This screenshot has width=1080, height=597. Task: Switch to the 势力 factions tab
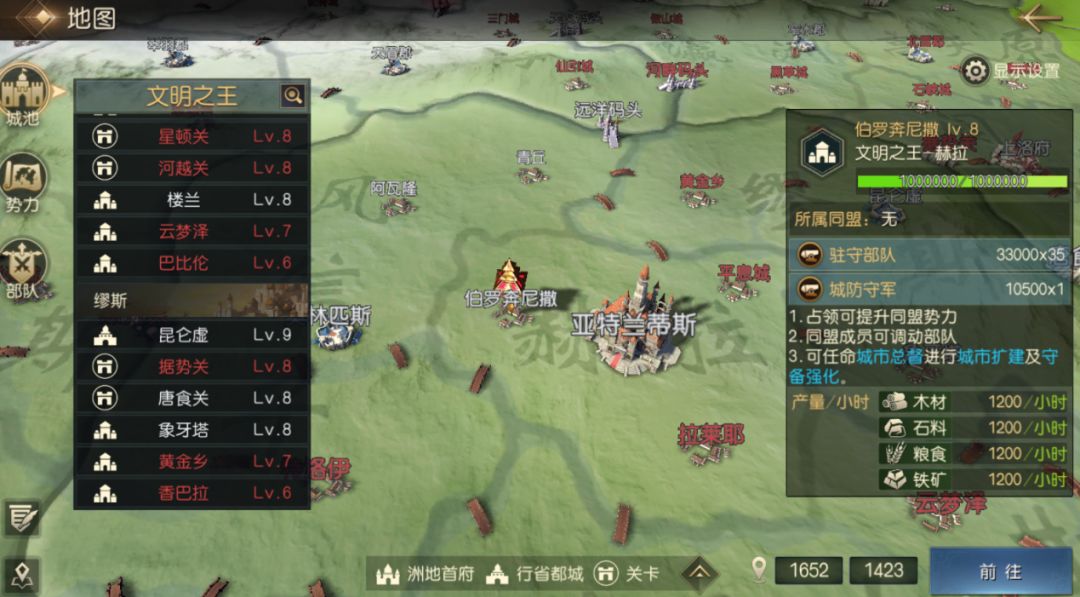(x=23, y=183)
